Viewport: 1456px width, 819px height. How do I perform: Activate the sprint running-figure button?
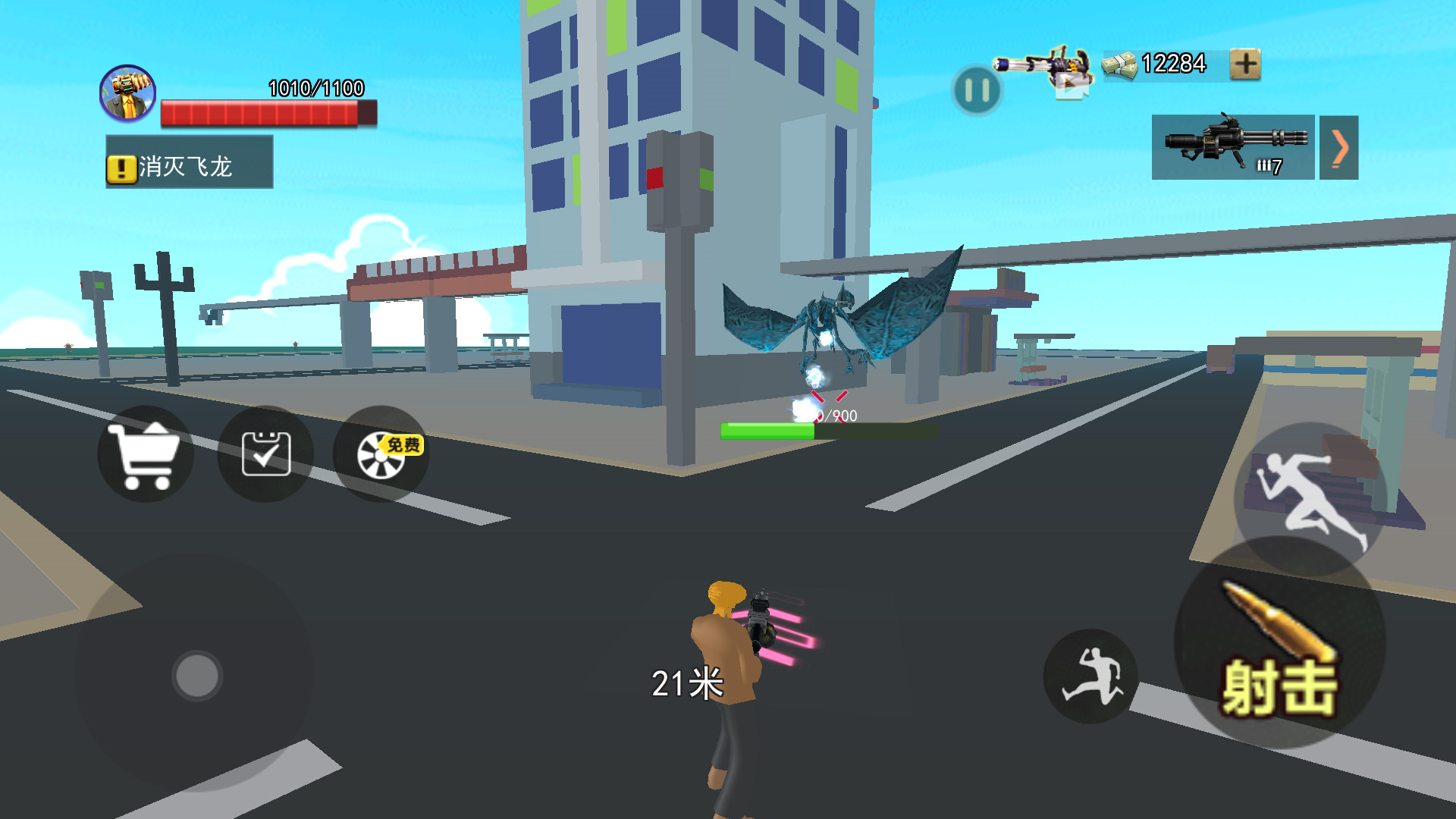[x=1310, y=497]
